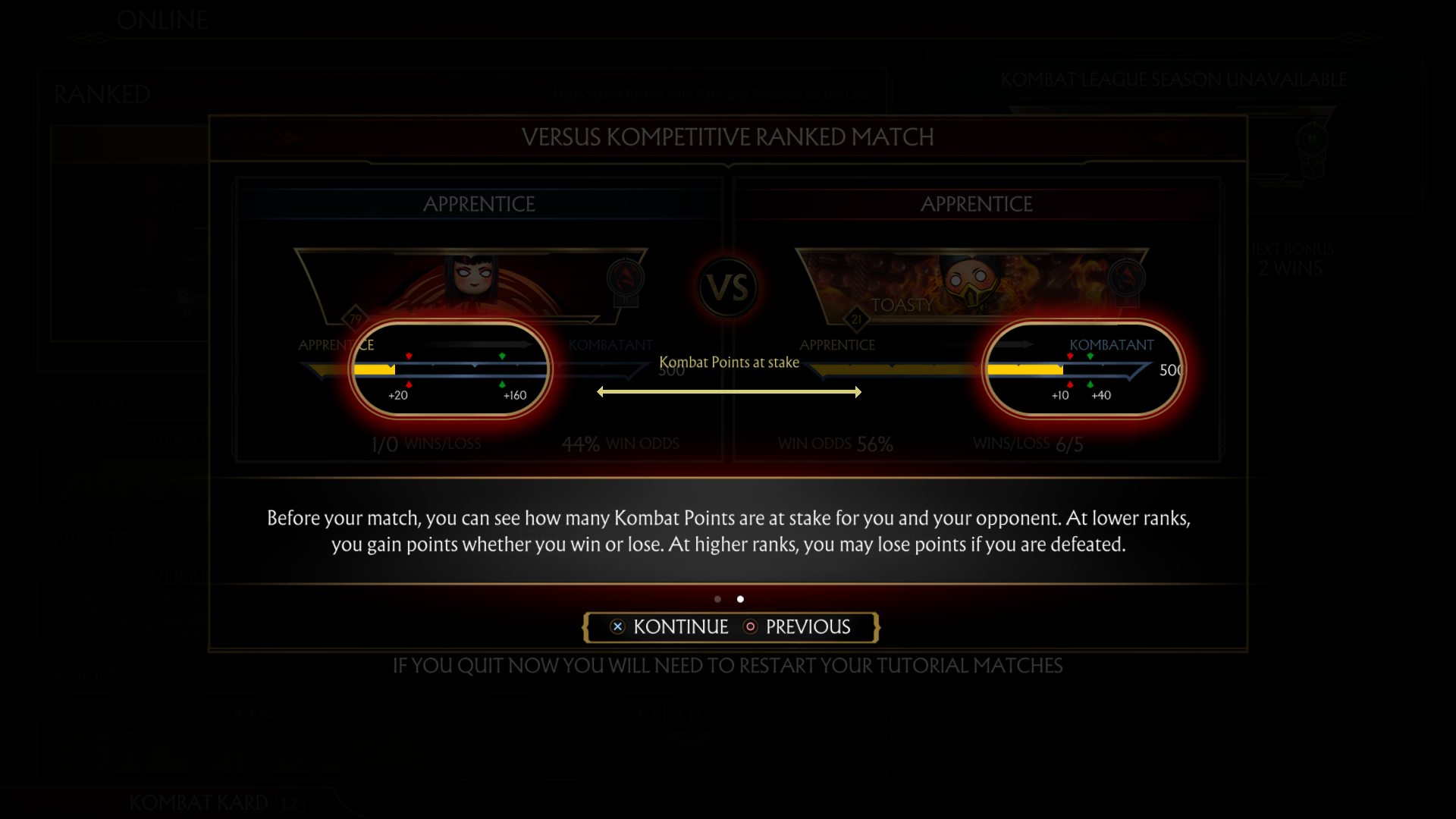Click the JOIN option in the background
The height and width of the screenshot is (819, 1456).
click(254, 713)
